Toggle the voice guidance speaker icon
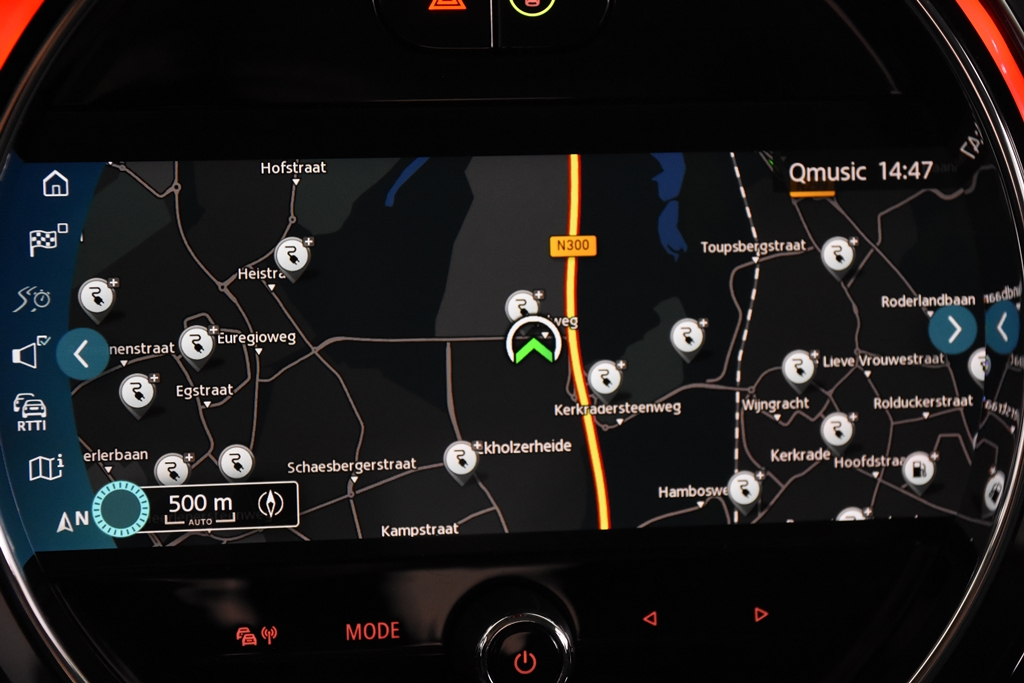This screenshot has height=683, width=1024. click(x=32, y=352)
